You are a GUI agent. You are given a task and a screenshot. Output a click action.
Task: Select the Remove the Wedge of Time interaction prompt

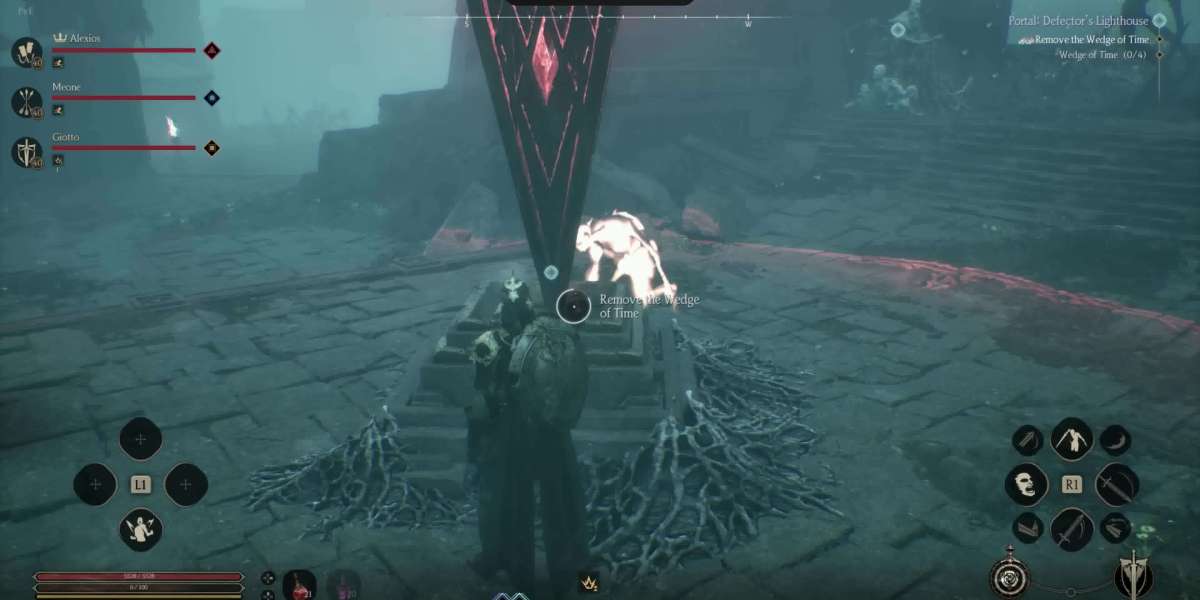click(574, 306)
